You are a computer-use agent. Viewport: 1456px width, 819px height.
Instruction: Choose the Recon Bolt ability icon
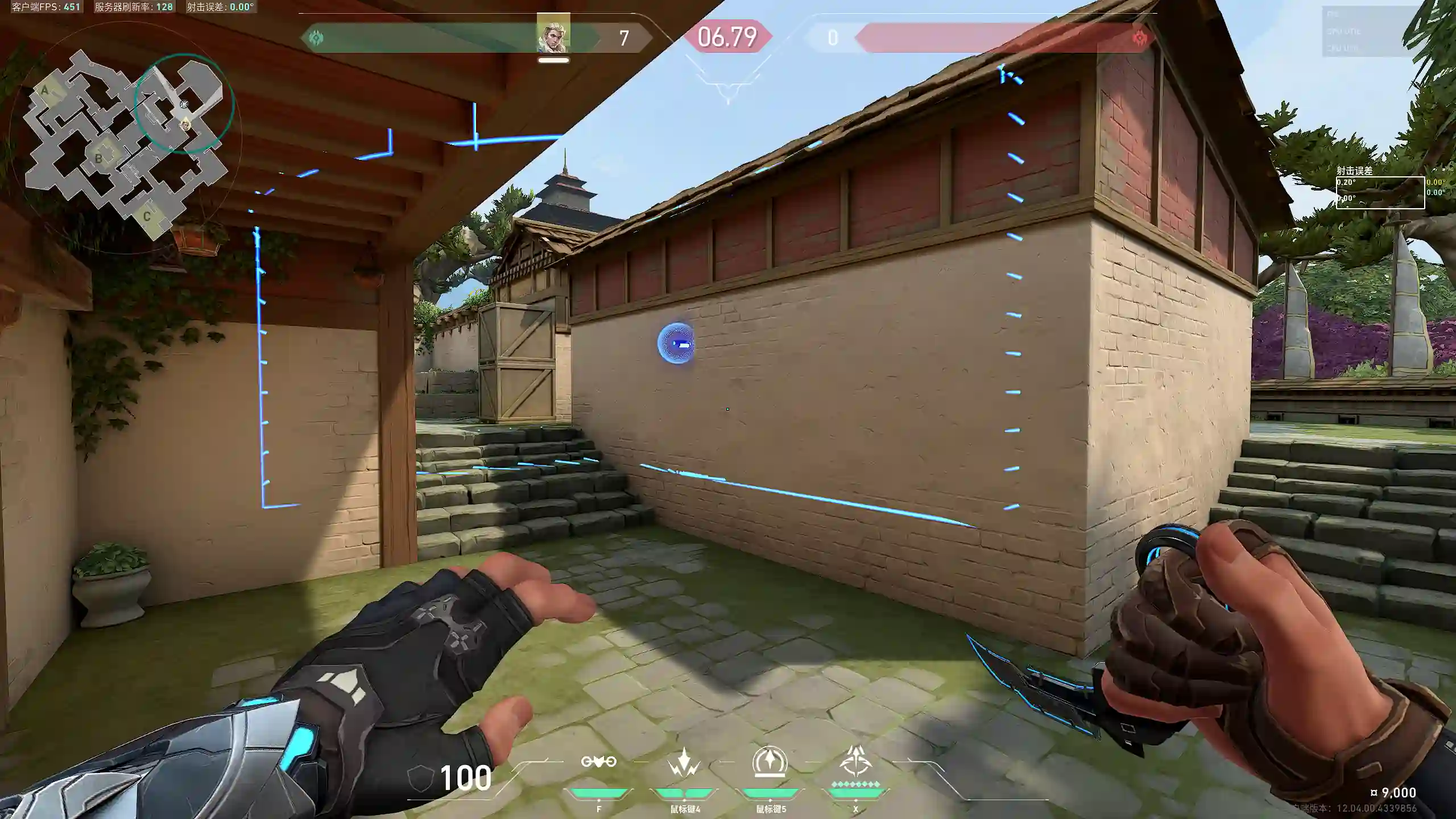pos(770,762)
